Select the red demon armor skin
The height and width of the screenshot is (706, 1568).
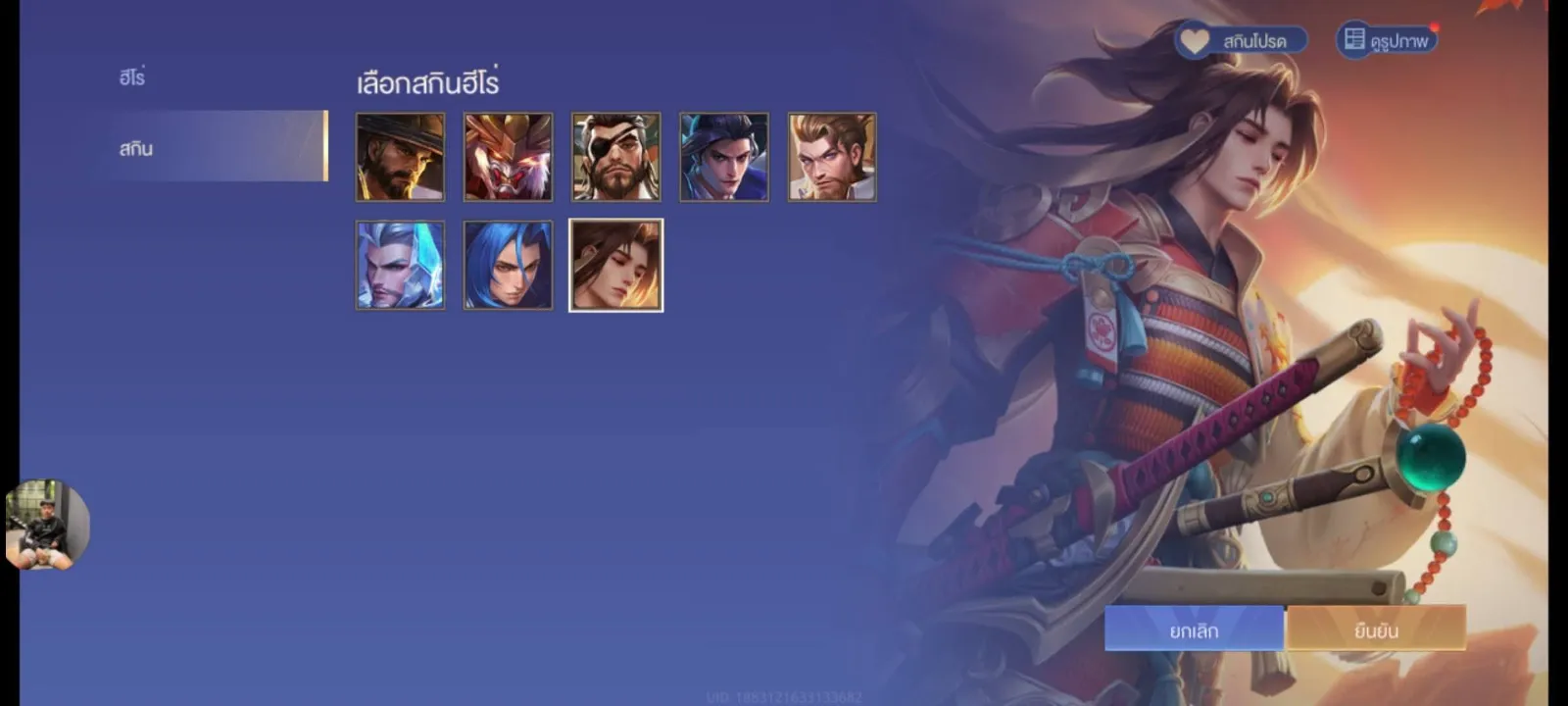coord(508,157)
